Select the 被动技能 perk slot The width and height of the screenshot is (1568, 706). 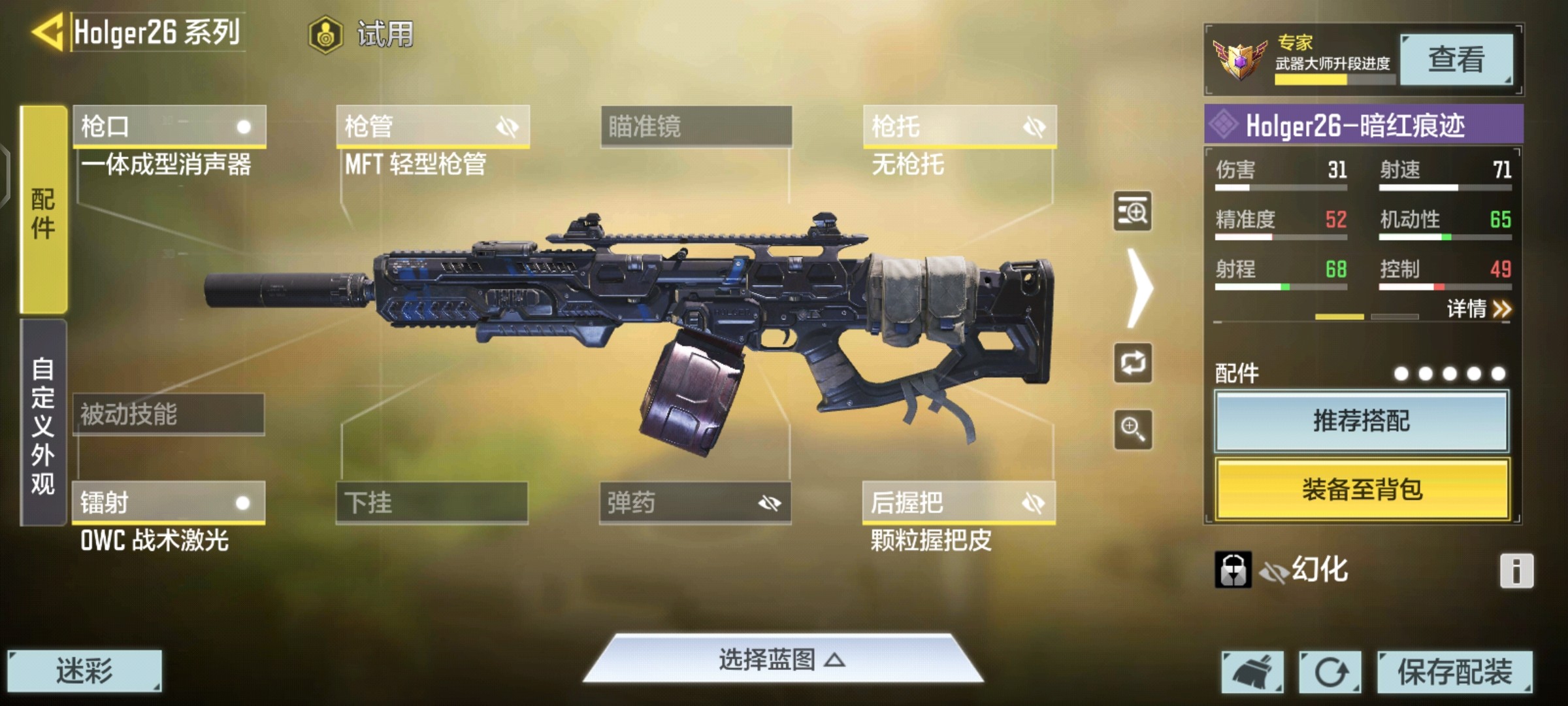169,414
